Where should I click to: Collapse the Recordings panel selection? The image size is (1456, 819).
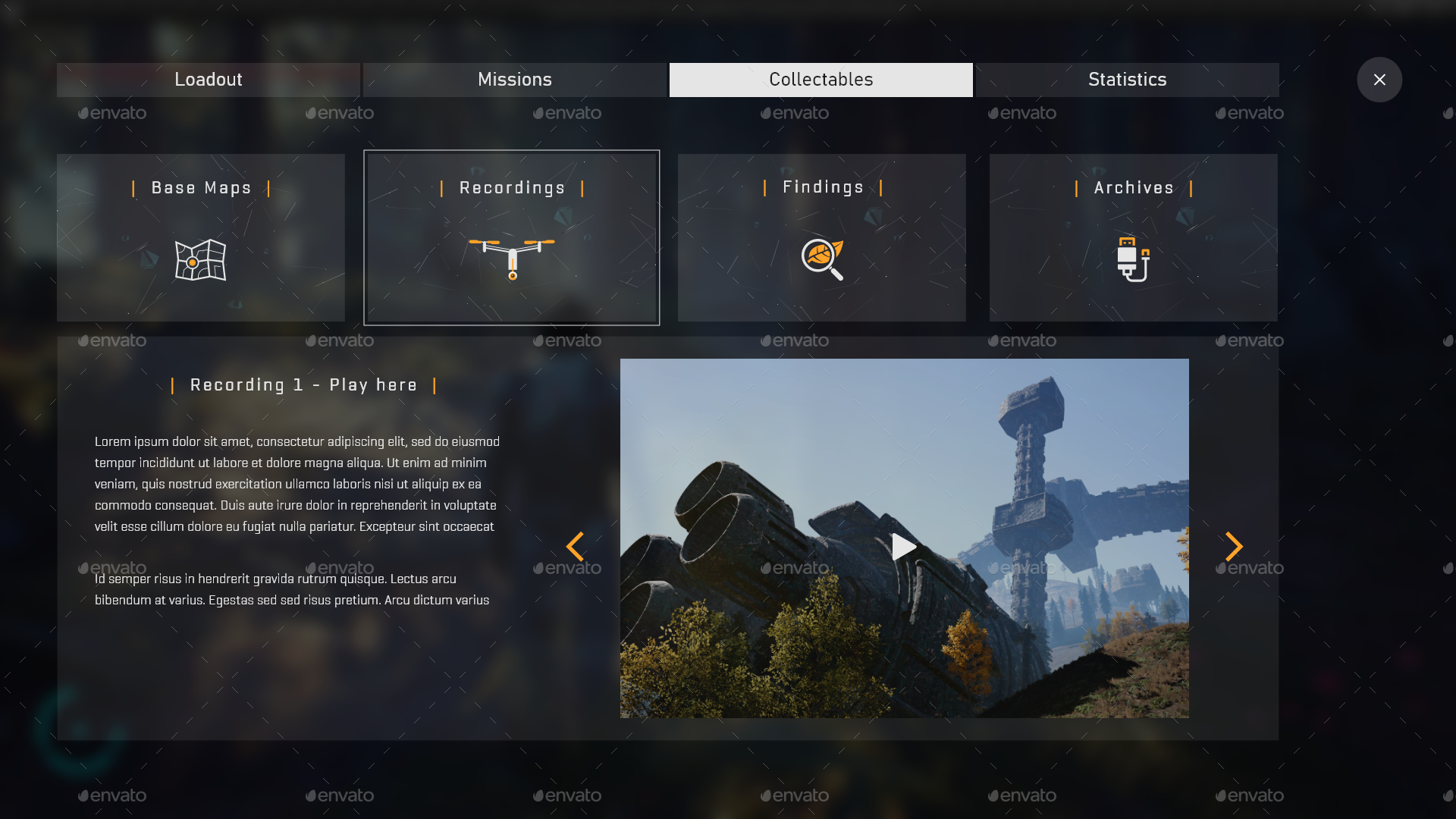pyautogui.click(x=511, y=237)
